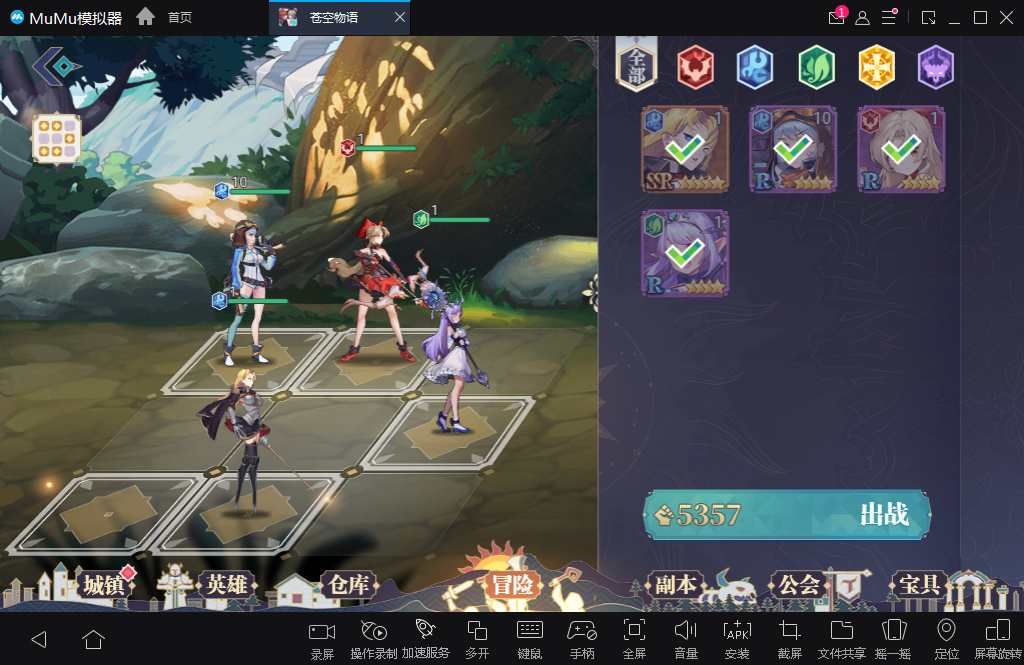Image resolution: width=1024 pixels, height=665 pixels.
Task: Filter heroes by blue water element
Action: click(755, 67)
